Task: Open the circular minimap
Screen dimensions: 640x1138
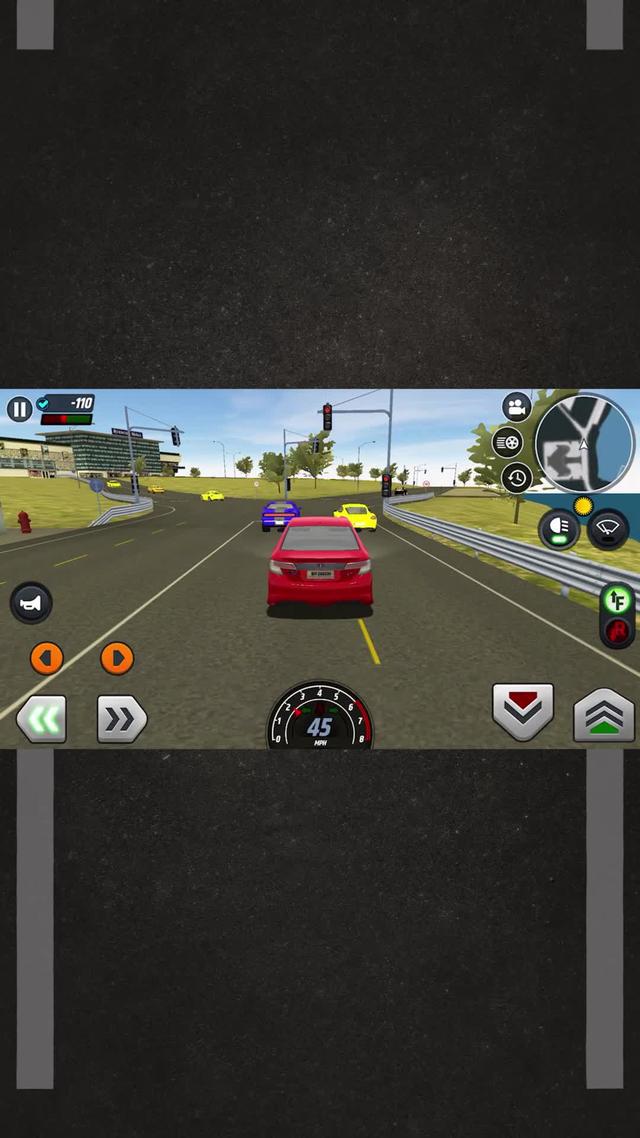Action: (585, 443)
